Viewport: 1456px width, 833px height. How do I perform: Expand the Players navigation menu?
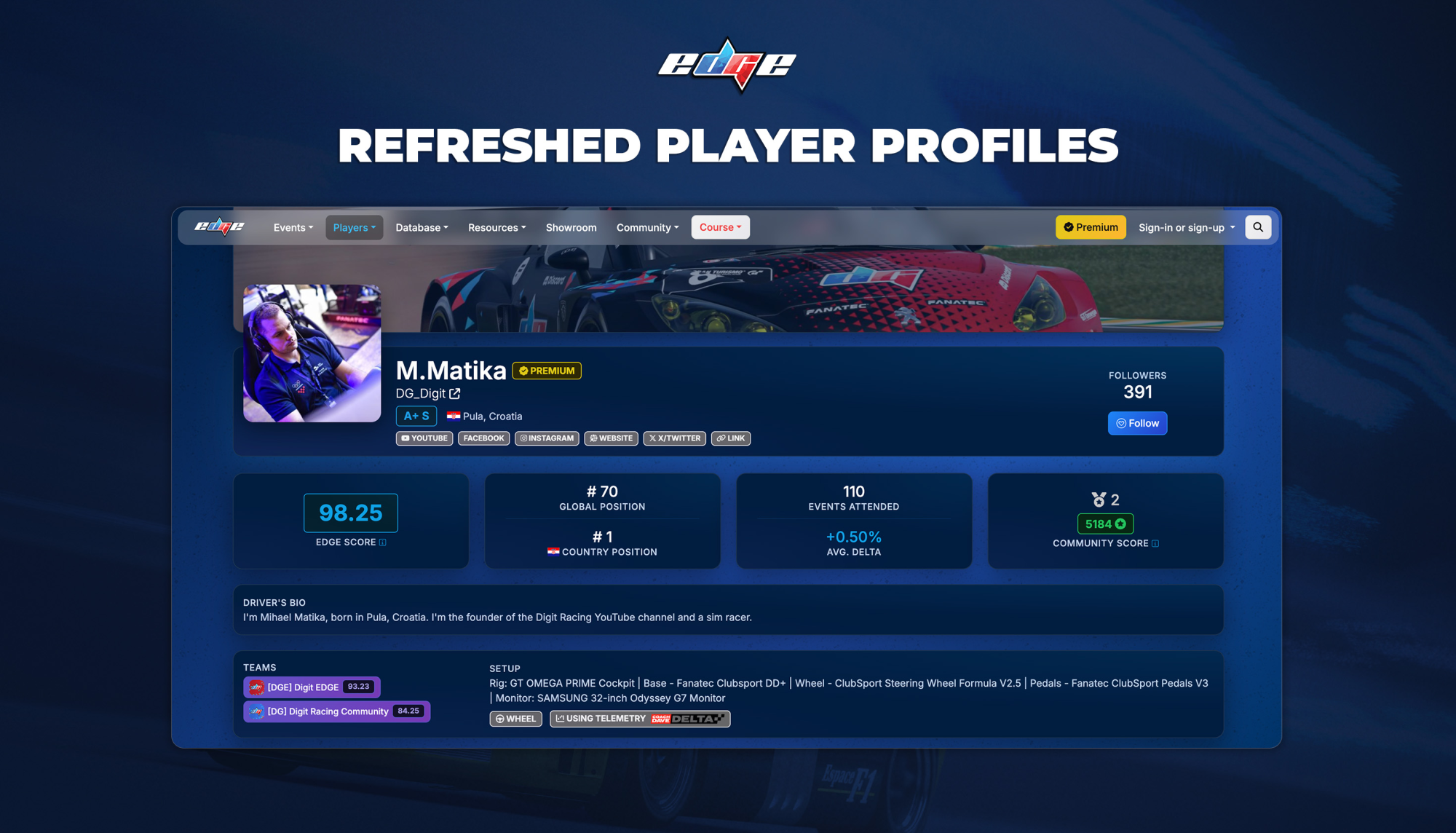pos(354,228)
